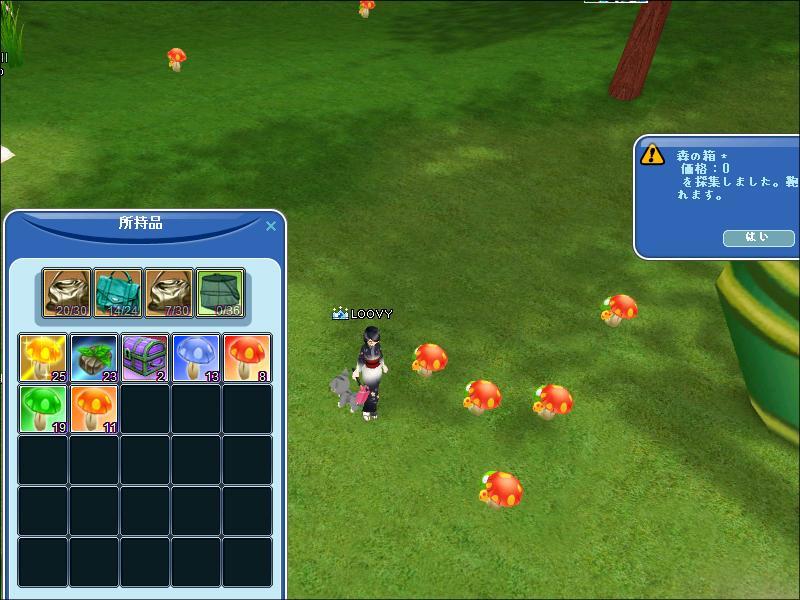This screenshot has width=800, height=600.
Task: Click the red mushroom in inventory
Action: point(247,358)
